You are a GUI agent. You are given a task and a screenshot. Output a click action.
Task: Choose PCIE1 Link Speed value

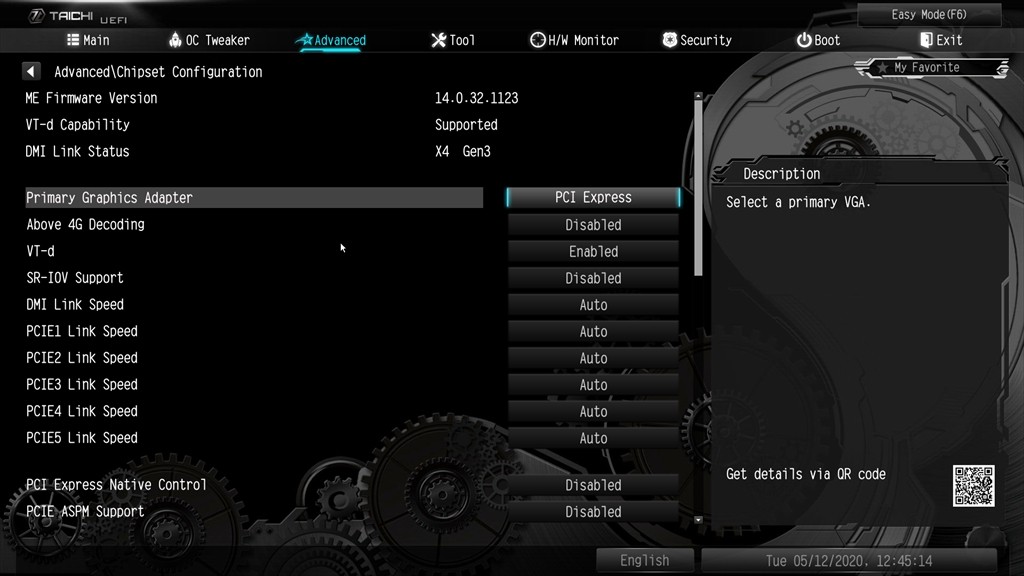tap(593, 332)
